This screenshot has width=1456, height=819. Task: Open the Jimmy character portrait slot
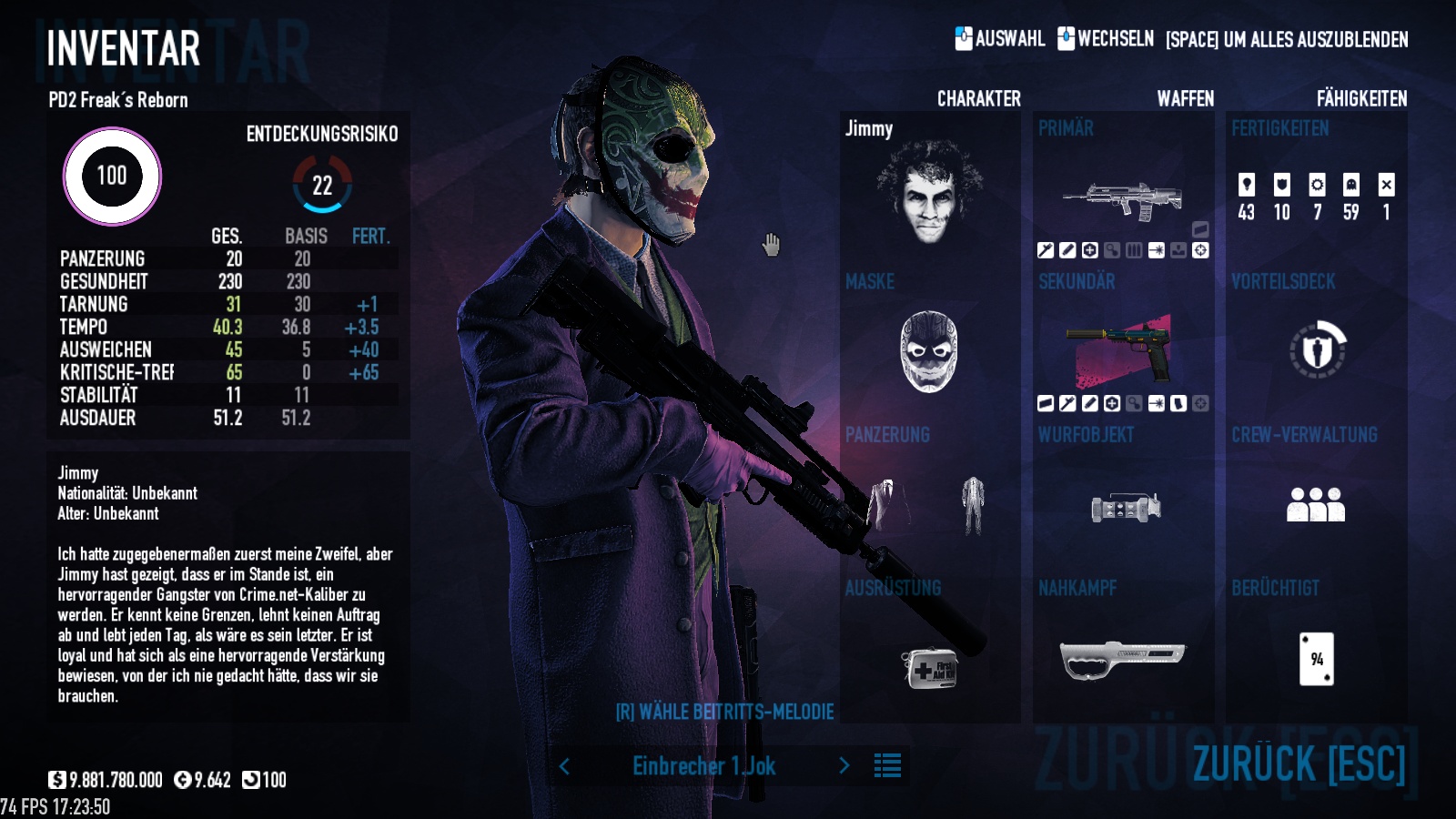click(929, 194)
